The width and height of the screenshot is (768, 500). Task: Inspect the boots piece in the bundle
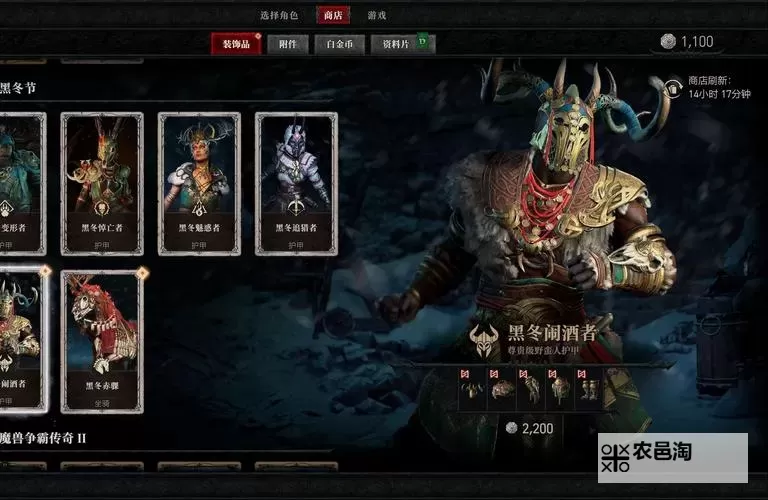tap(589, 389)
